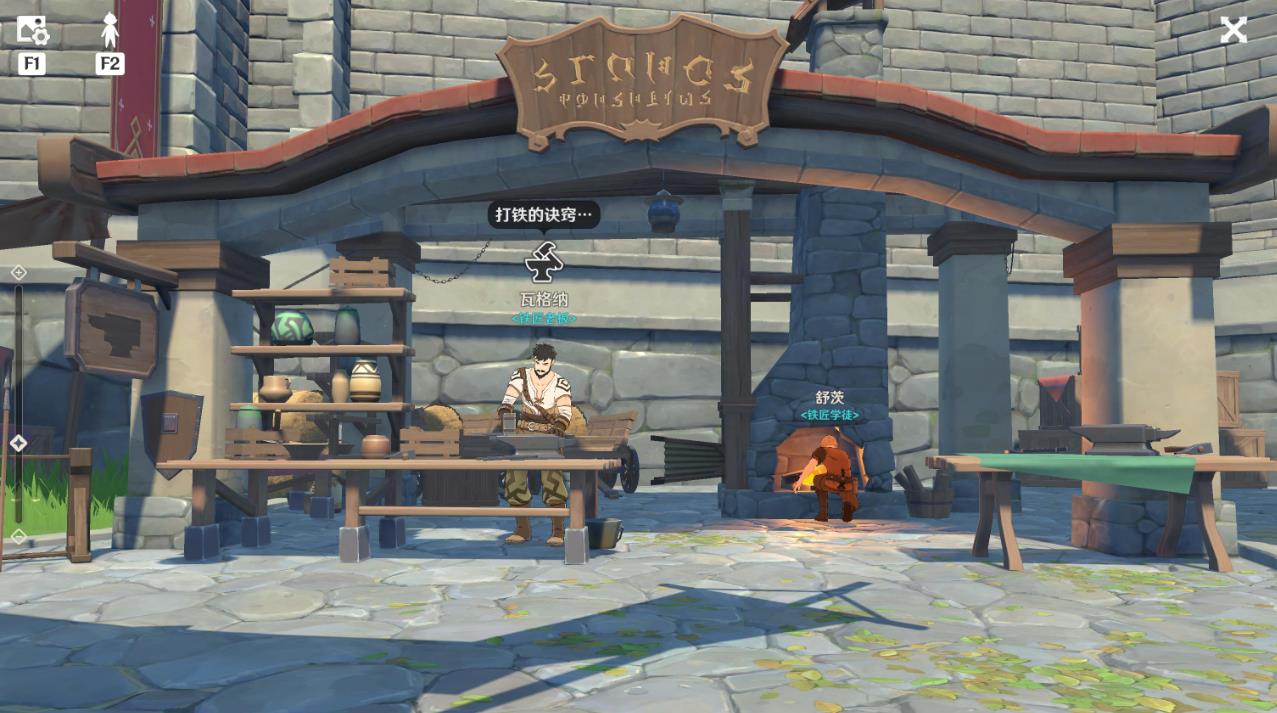The image size is (1277, 713).
Task: Close photo mode with the X button
Action: pyautogui.click(x=1233, y=30)
